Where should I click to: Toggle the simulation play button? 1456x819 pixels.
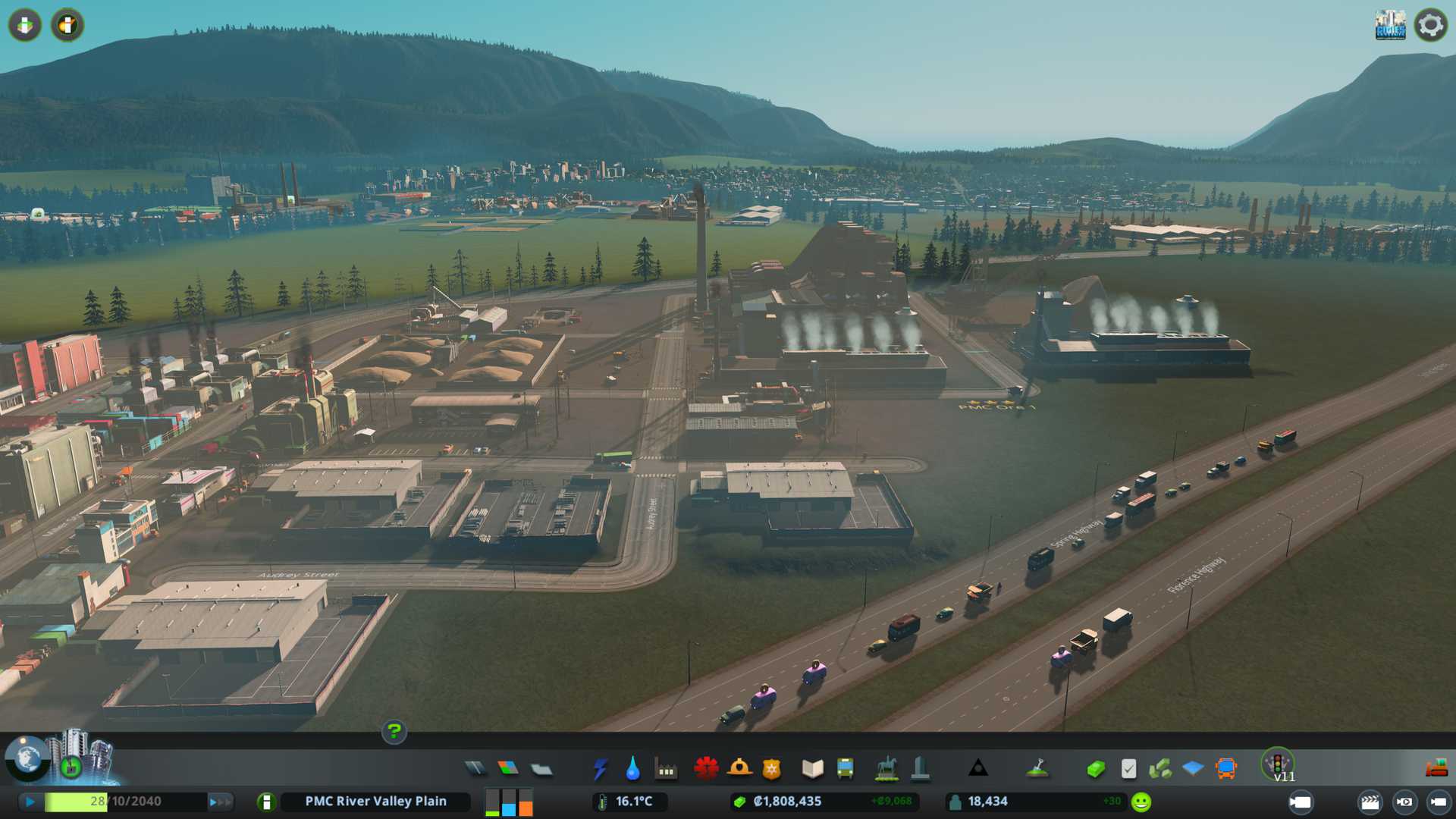pyautogui.click(x=30, y=802)
